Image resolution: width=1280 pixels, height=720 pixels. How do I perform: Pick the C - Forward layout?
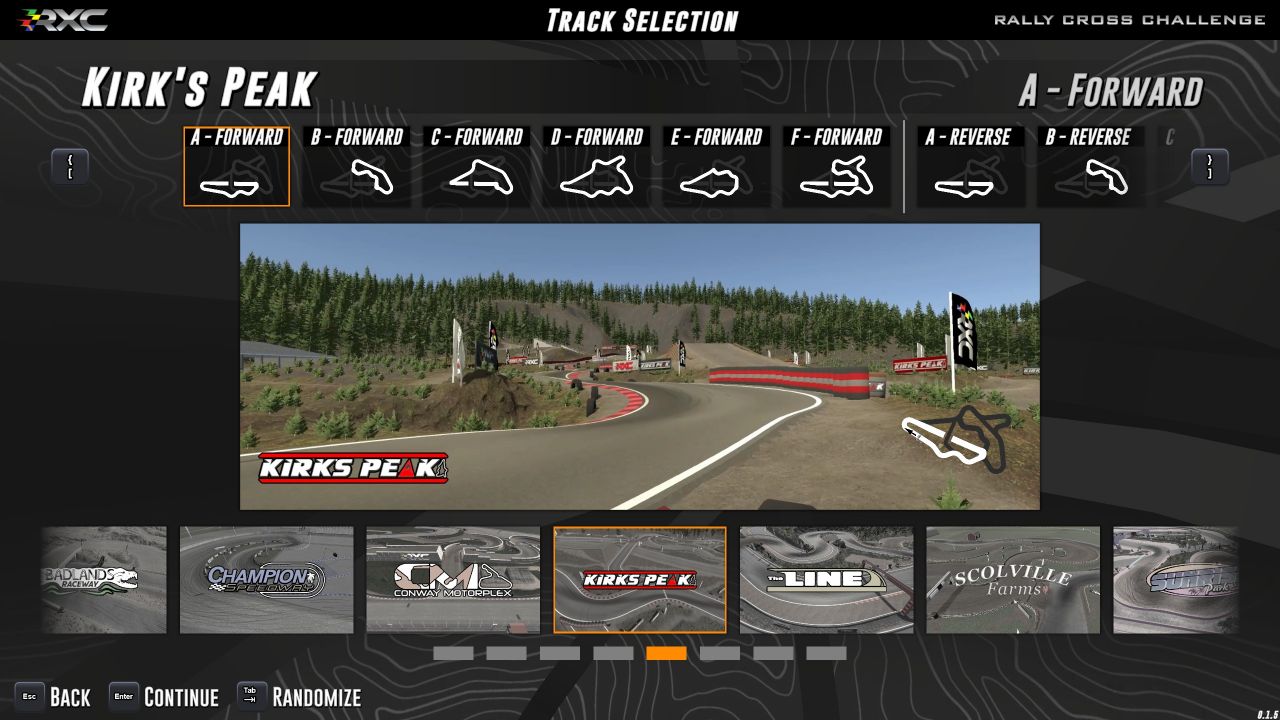tap(477, 167)
